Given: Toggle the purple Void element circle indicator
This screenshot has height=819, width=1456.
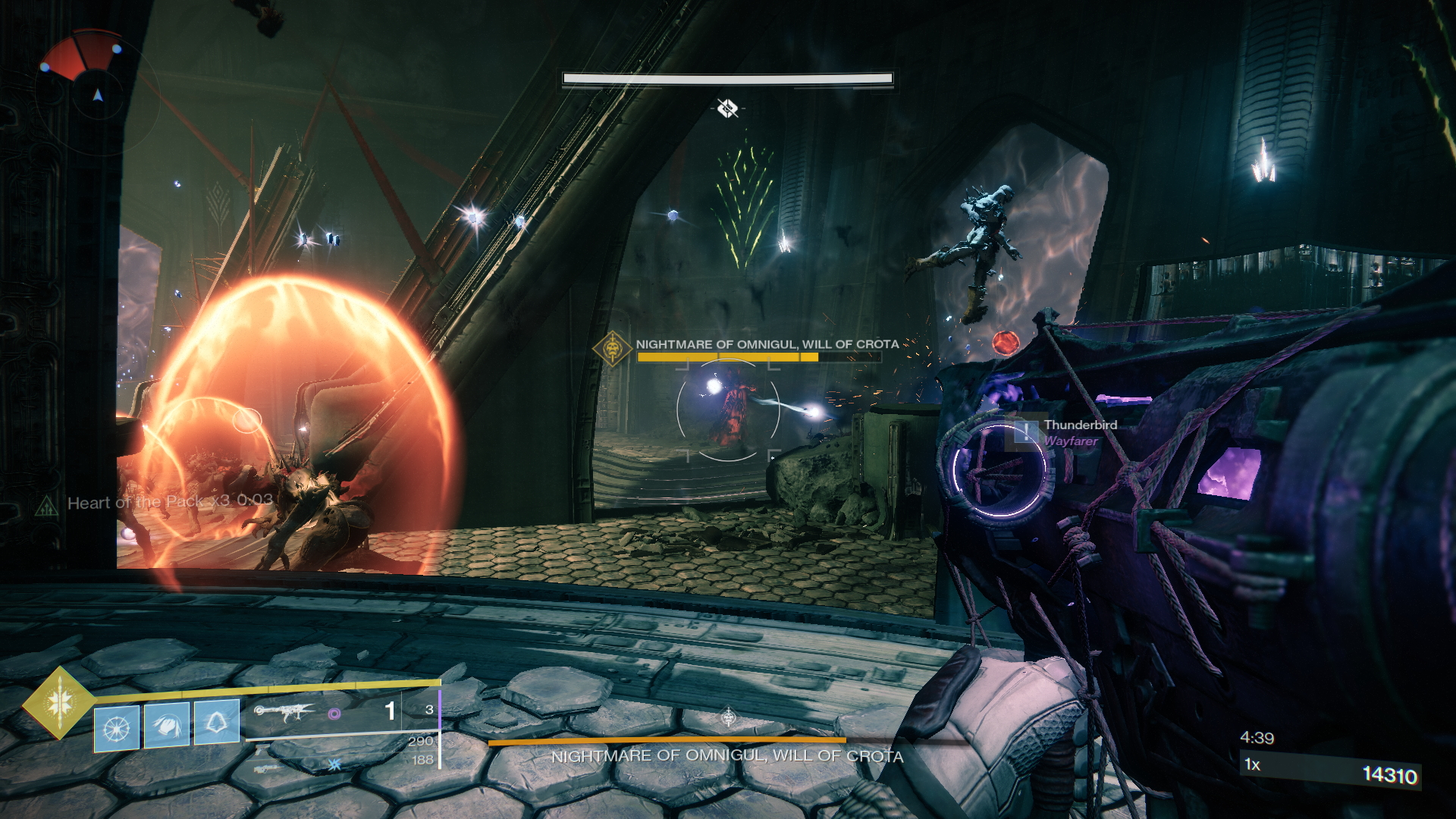Looking at the screenshot, I should tap(334, 714).
